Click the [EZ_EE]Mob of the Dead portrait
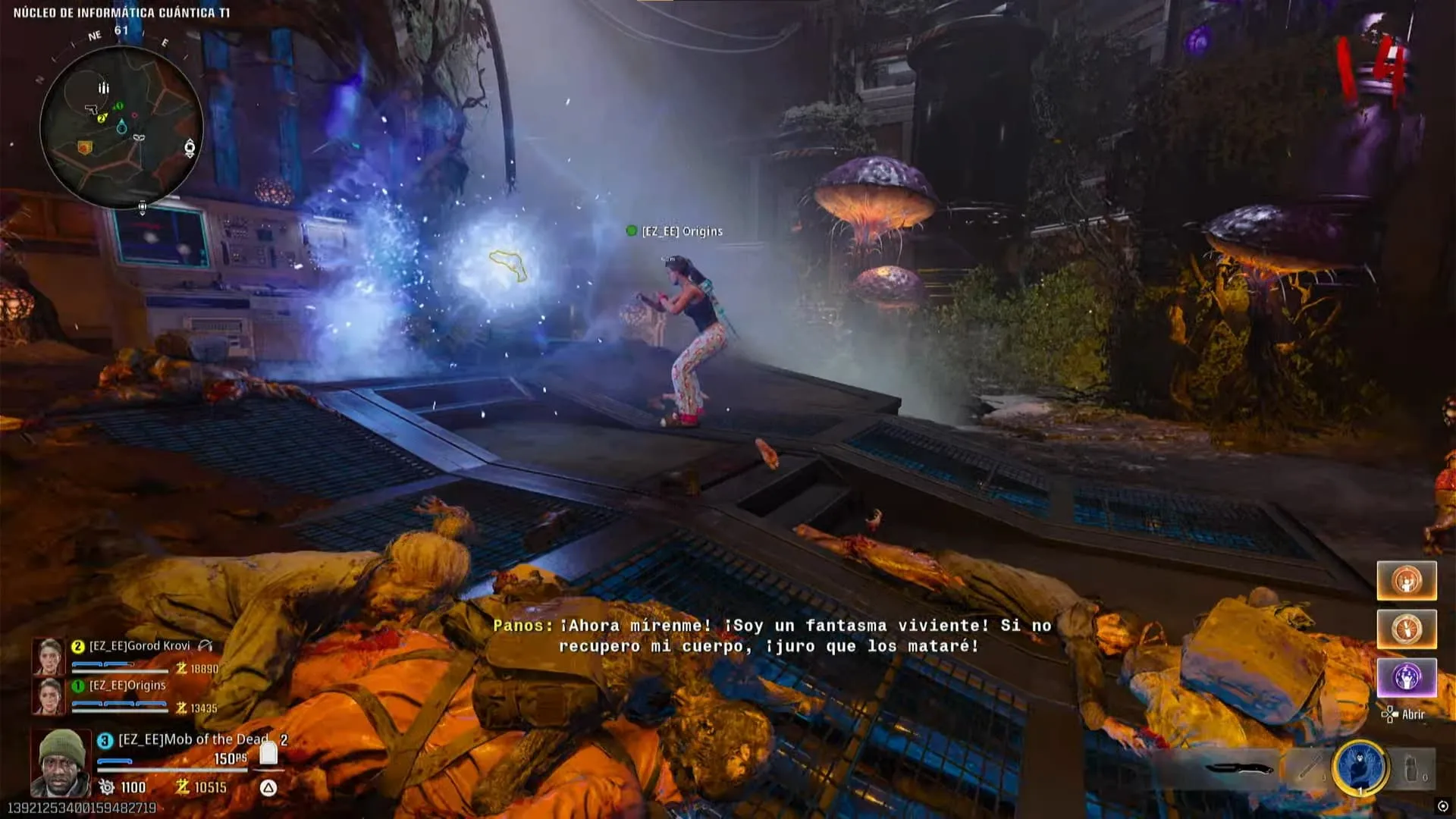Viewport: 1456px width, 819px height. (61, 762)
